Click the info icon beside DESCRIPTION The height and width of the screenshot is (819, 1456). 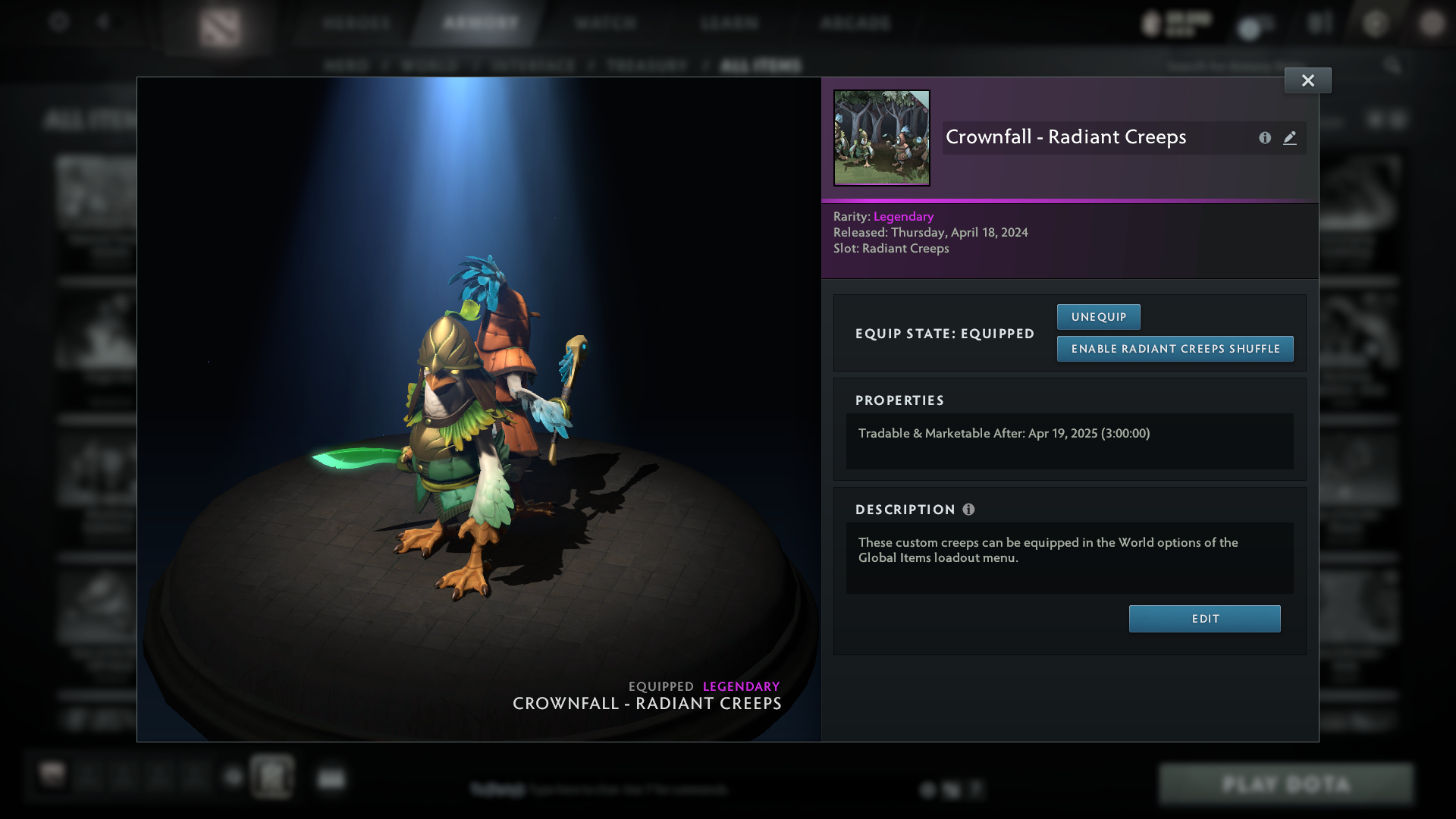pyautogui.click(x=968, y=510)
